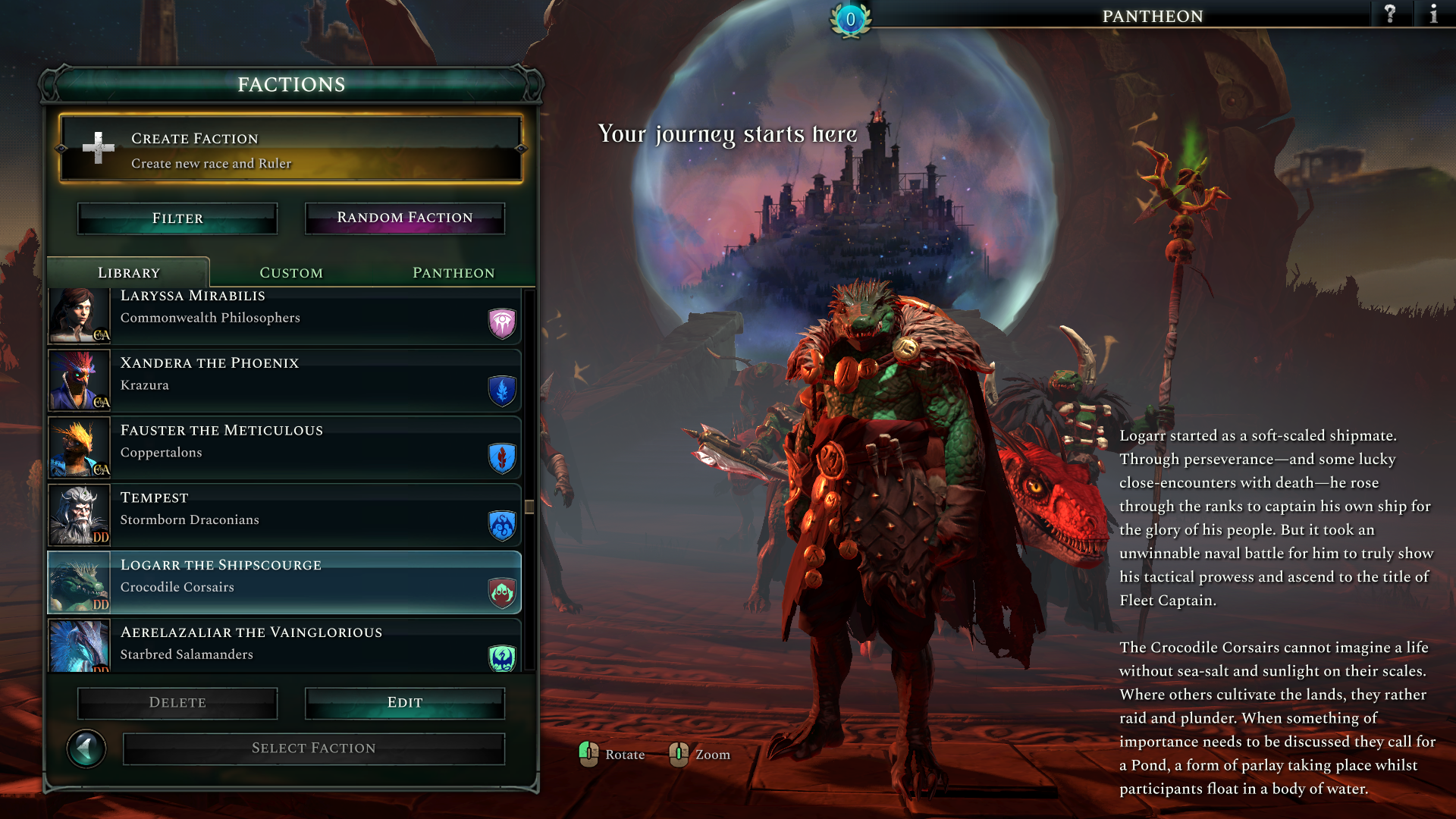The height and width of the screenshot is (819, 1456).
Task: Click Create Faction button
Action: (291, 149)
